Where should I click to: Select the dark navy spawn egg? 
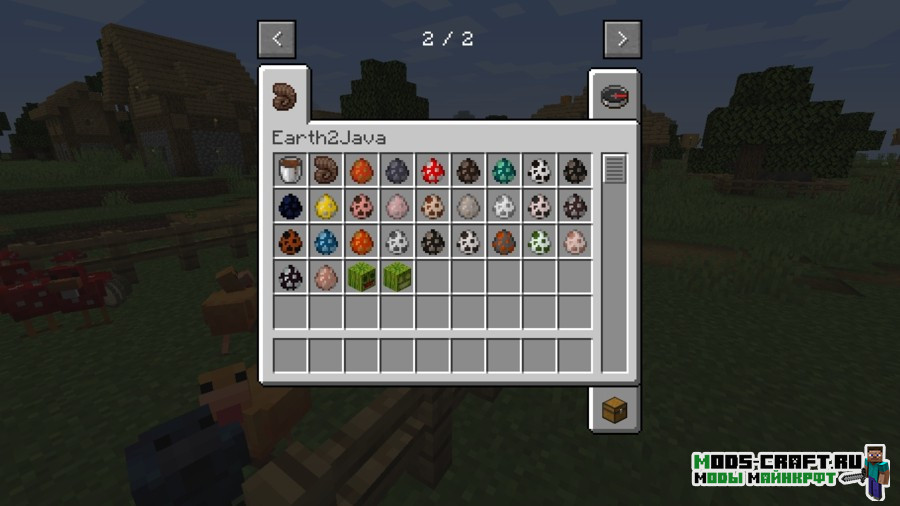(x=290, y=206)
